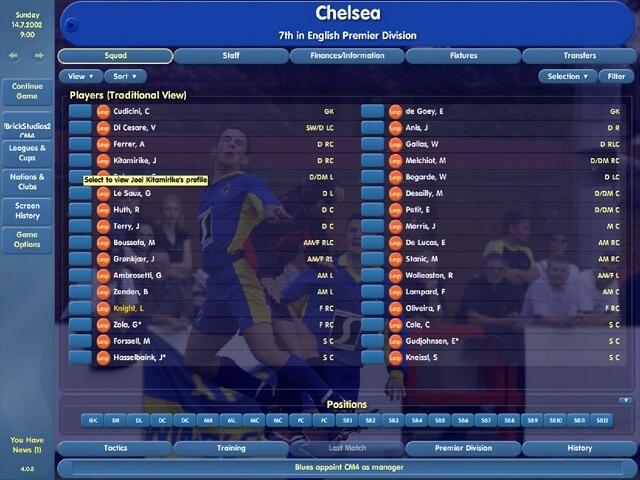Switch to the Fixtures tab
Viewport: 640px width, 480px height.
pyautogui.click(x=463, y=56)
